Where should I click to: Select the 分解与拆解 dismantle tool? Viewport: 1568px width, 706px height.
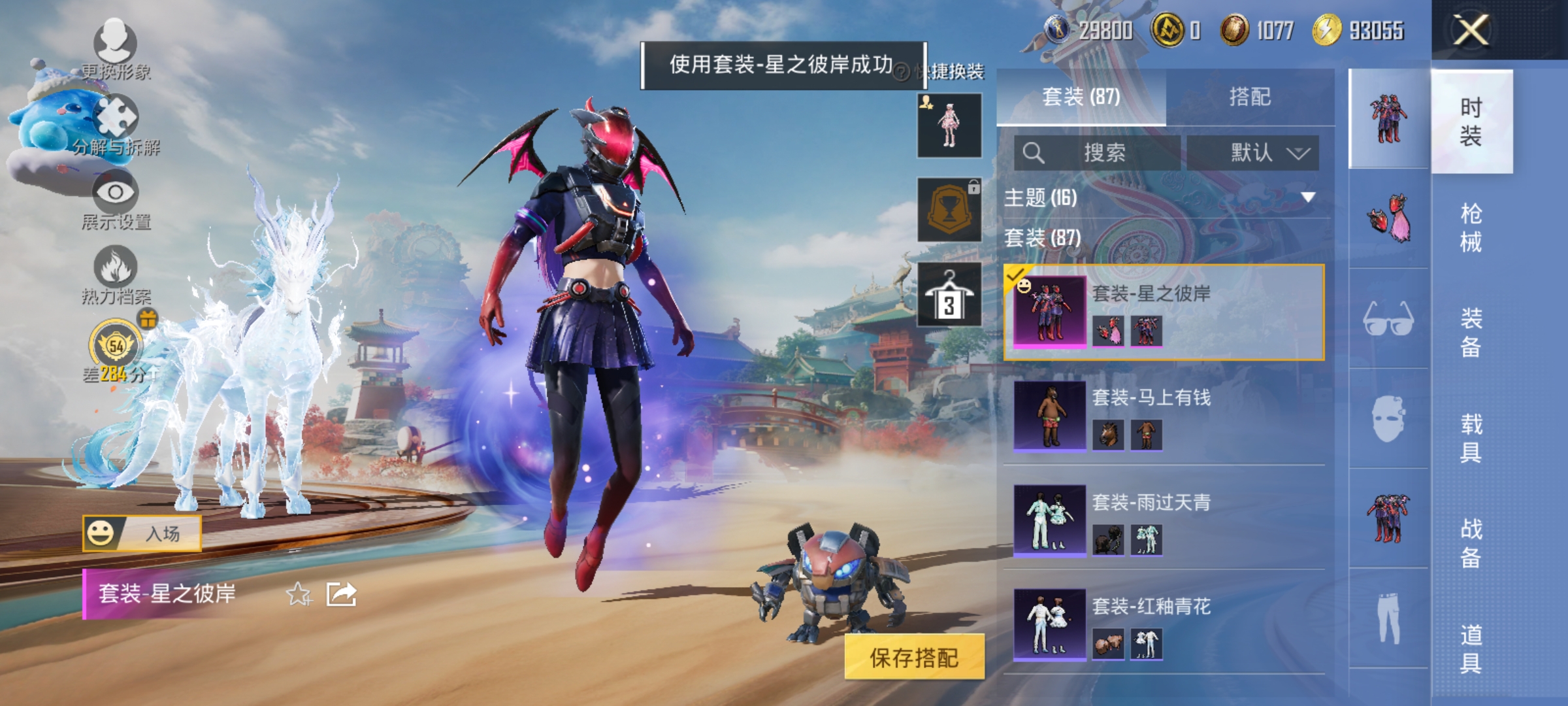click(x=114, y=118)
